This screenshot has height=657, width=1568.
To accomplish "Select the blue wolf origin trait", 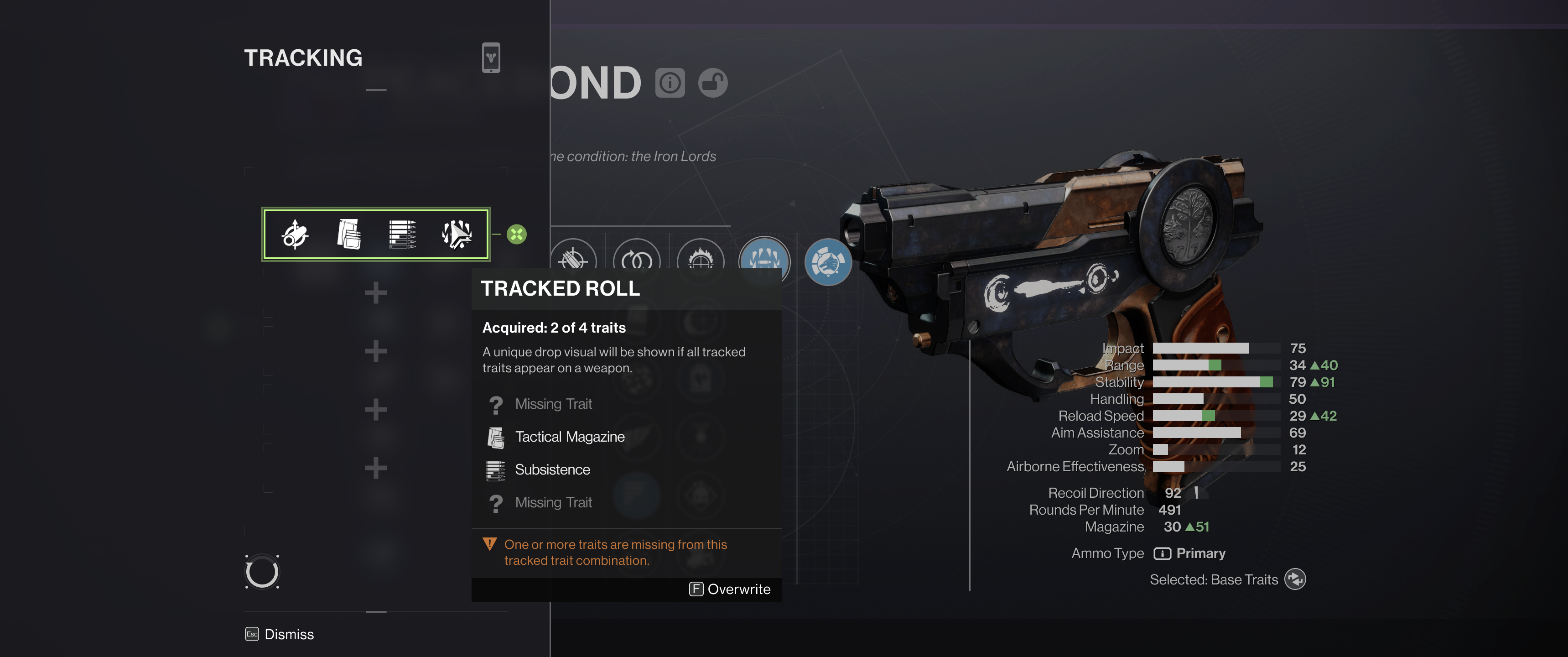I will [x=828, y=262].
